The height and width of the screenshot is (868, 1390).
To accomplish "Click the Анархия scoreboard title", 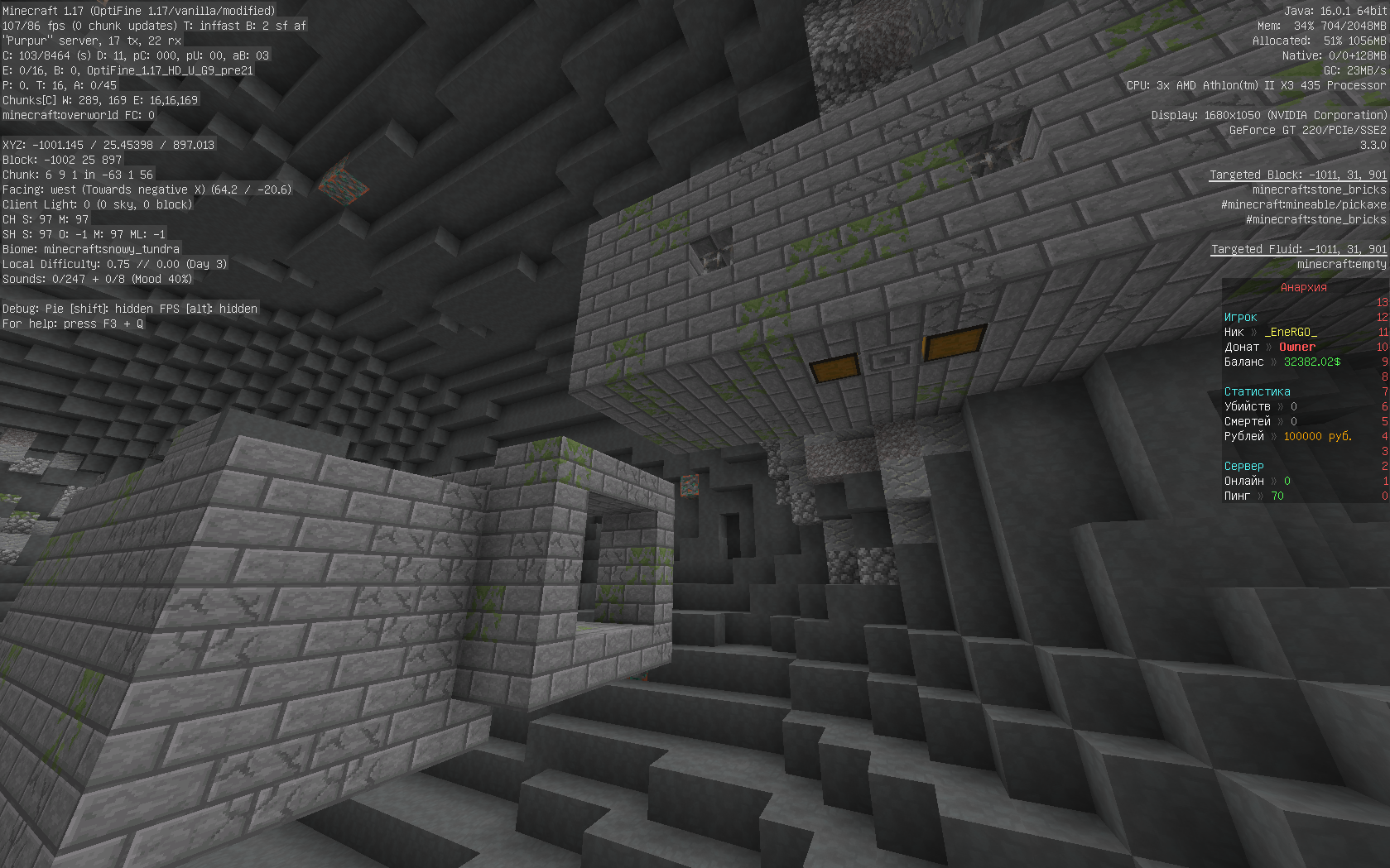I will tap(1302, 288).
